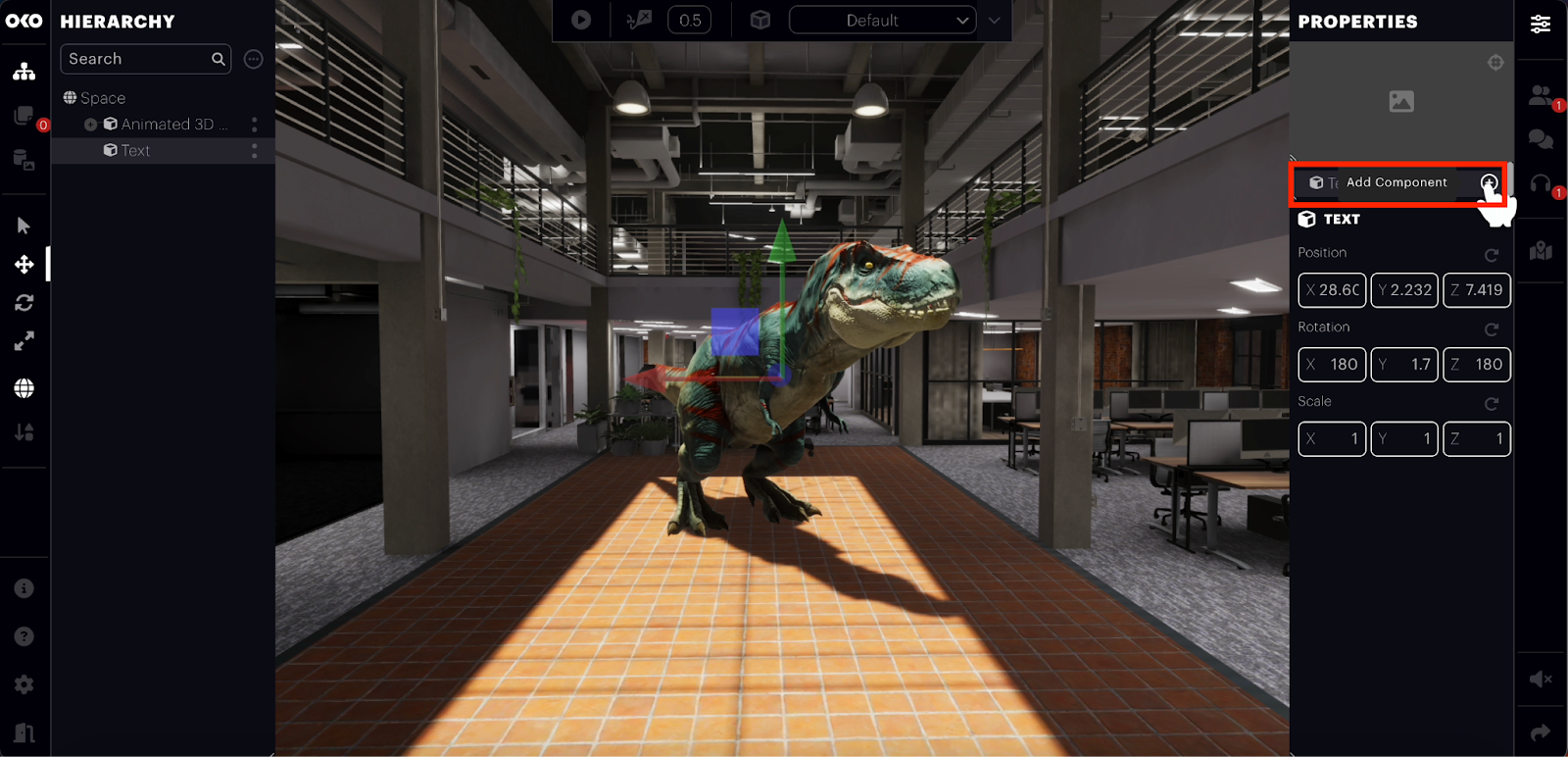Choose the arrow cursor select tool
The width and height of the screenshot is (1568, 757).
point(24,226)
